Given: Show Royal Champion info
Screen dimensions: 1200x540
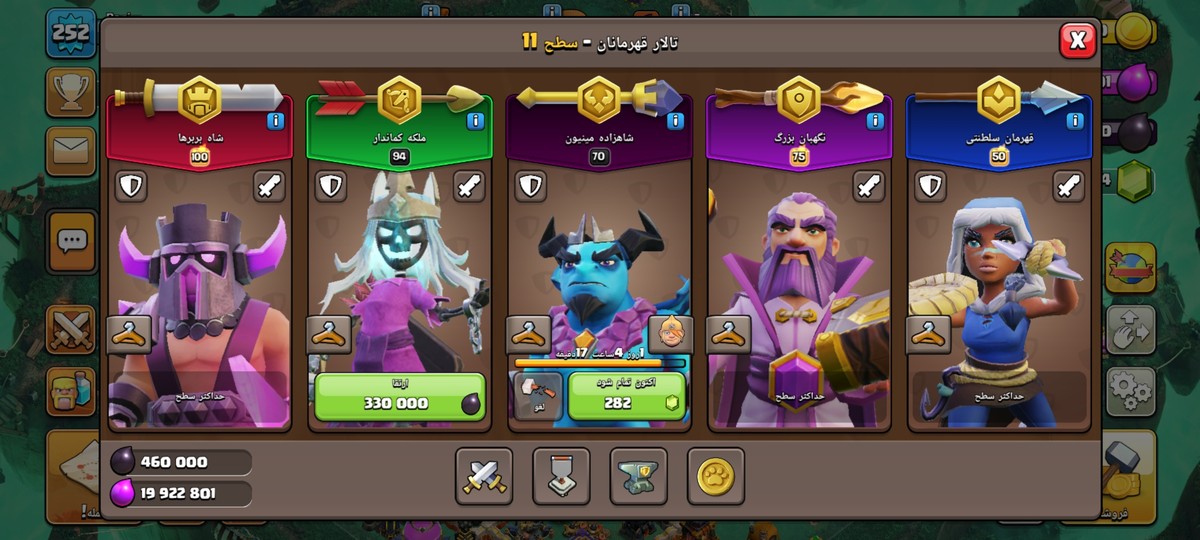Looking at the screenshot, I should (1075, 122).
